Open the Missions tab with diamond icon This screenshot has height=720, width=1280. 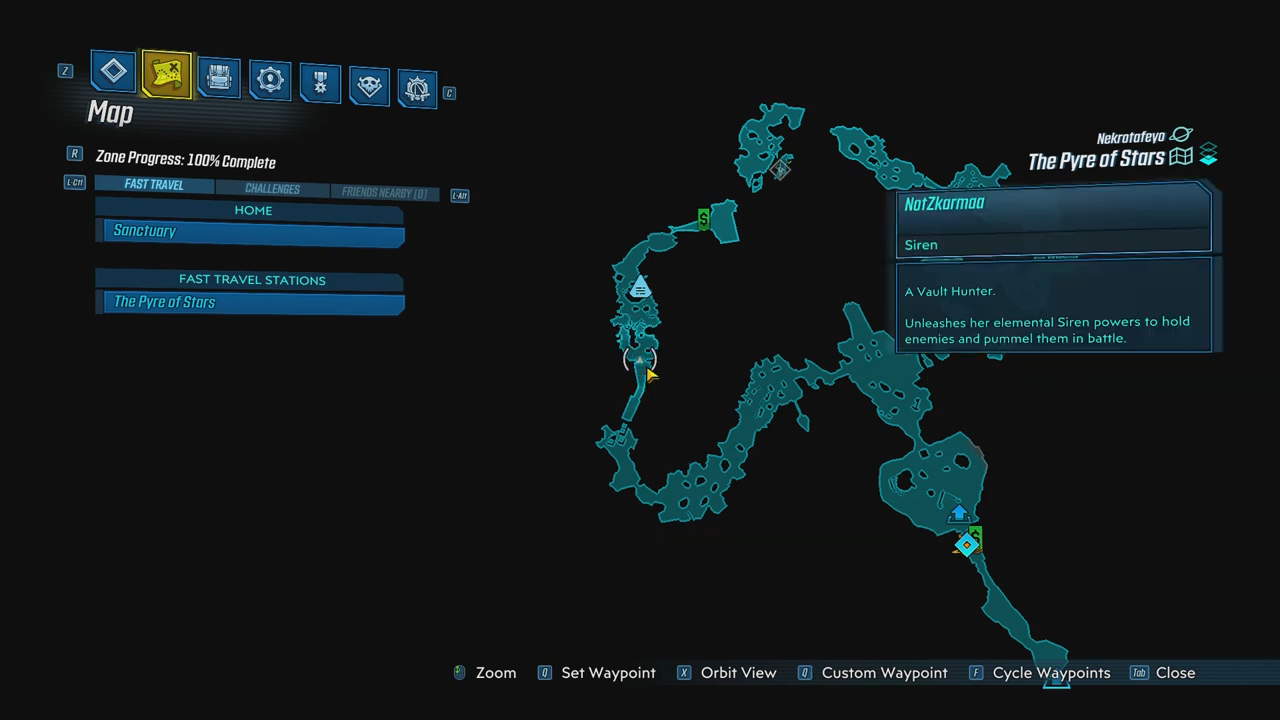point(114,72)
